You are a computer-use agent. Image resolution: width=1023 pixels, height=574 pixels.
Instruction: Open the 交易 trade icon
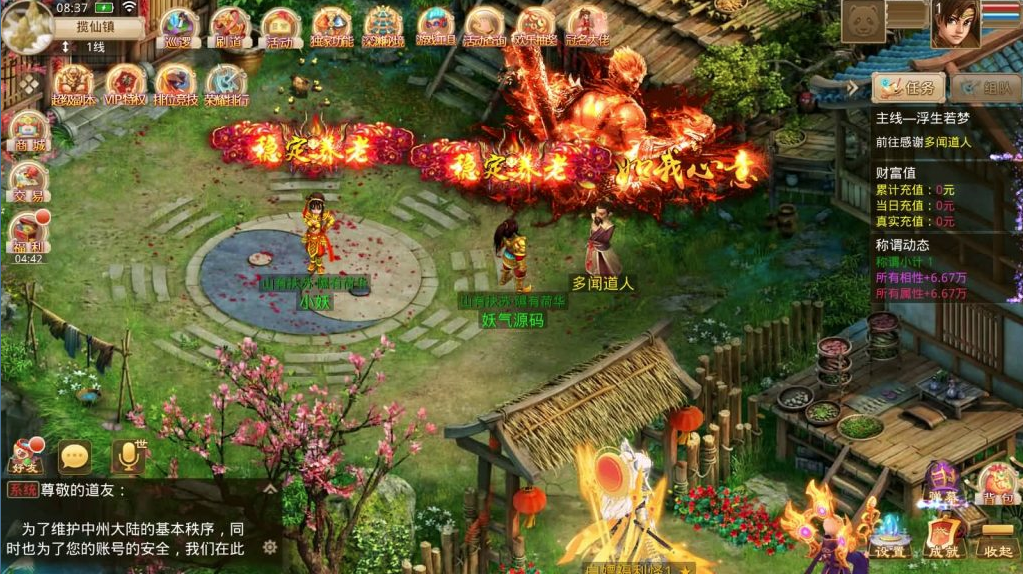point(27,183)
